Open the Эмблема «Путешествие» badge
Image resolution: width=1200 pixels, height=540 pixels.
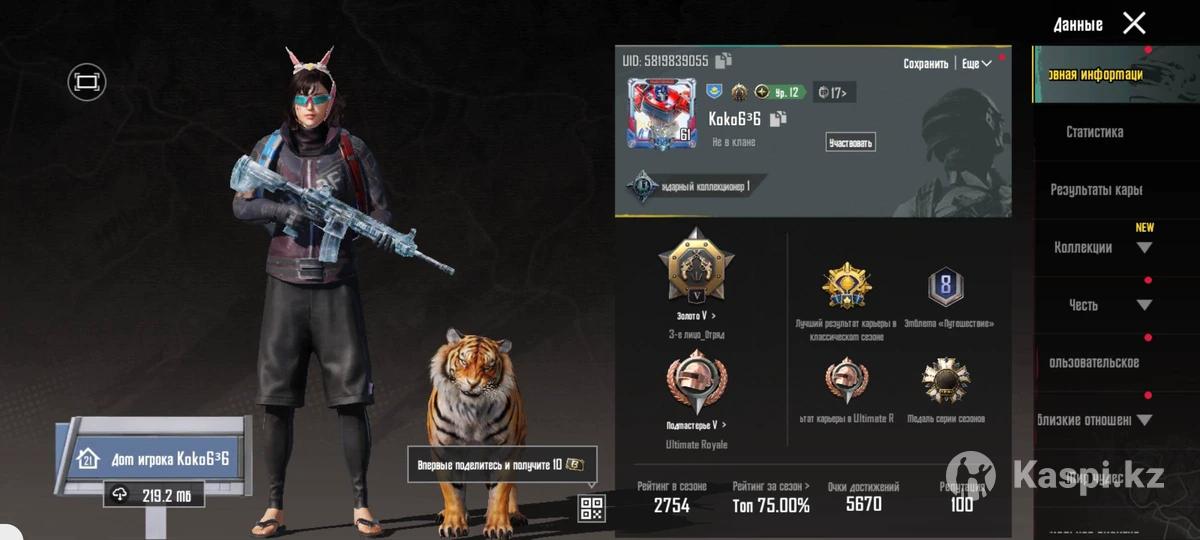pyautogui.click(x=945, y=289)
